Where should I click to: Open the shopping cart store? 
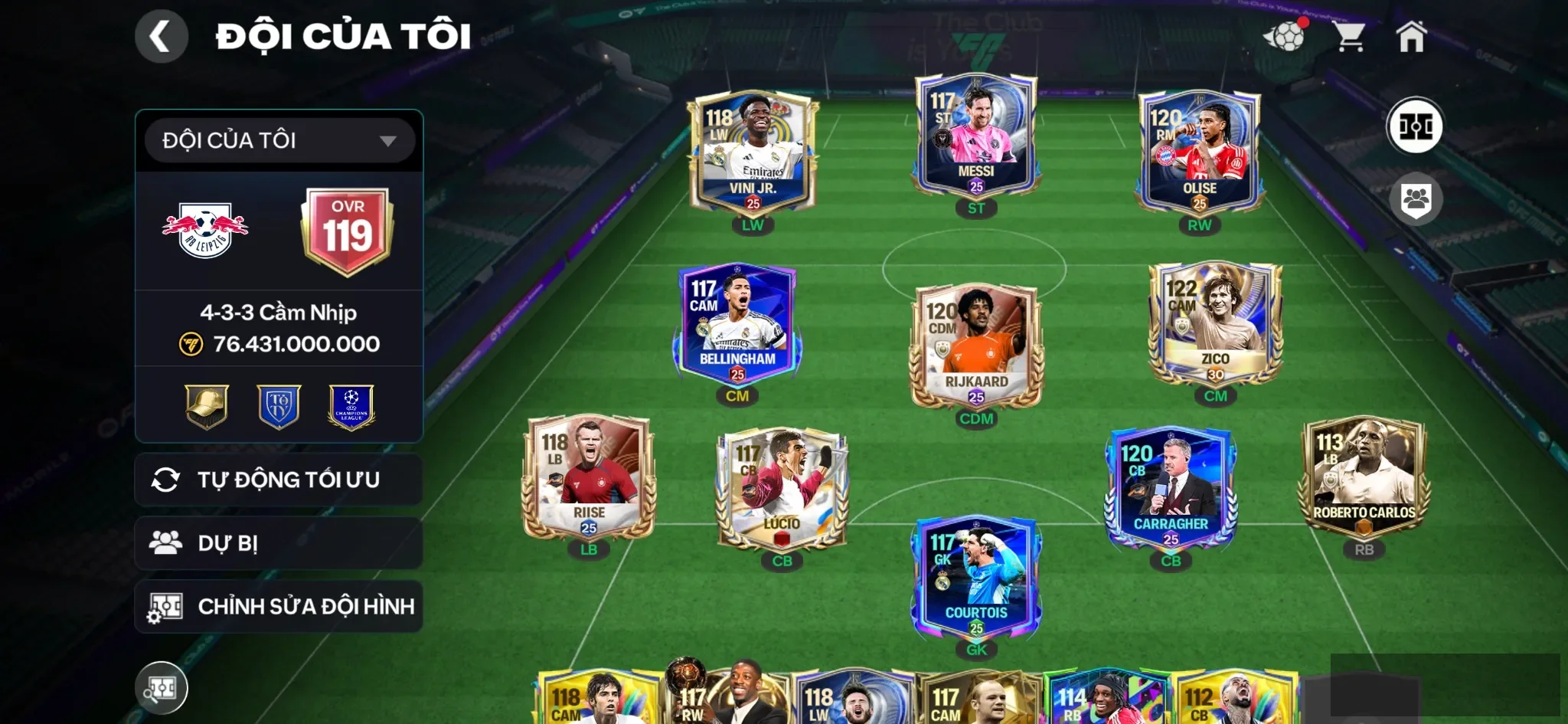click(x=1348, y=36)
